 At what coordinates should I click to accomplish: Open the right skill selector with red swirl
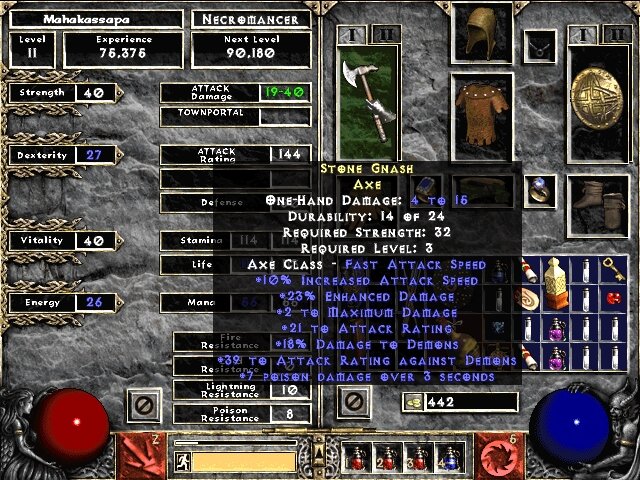pyautogui.click(x=497, y=455)
